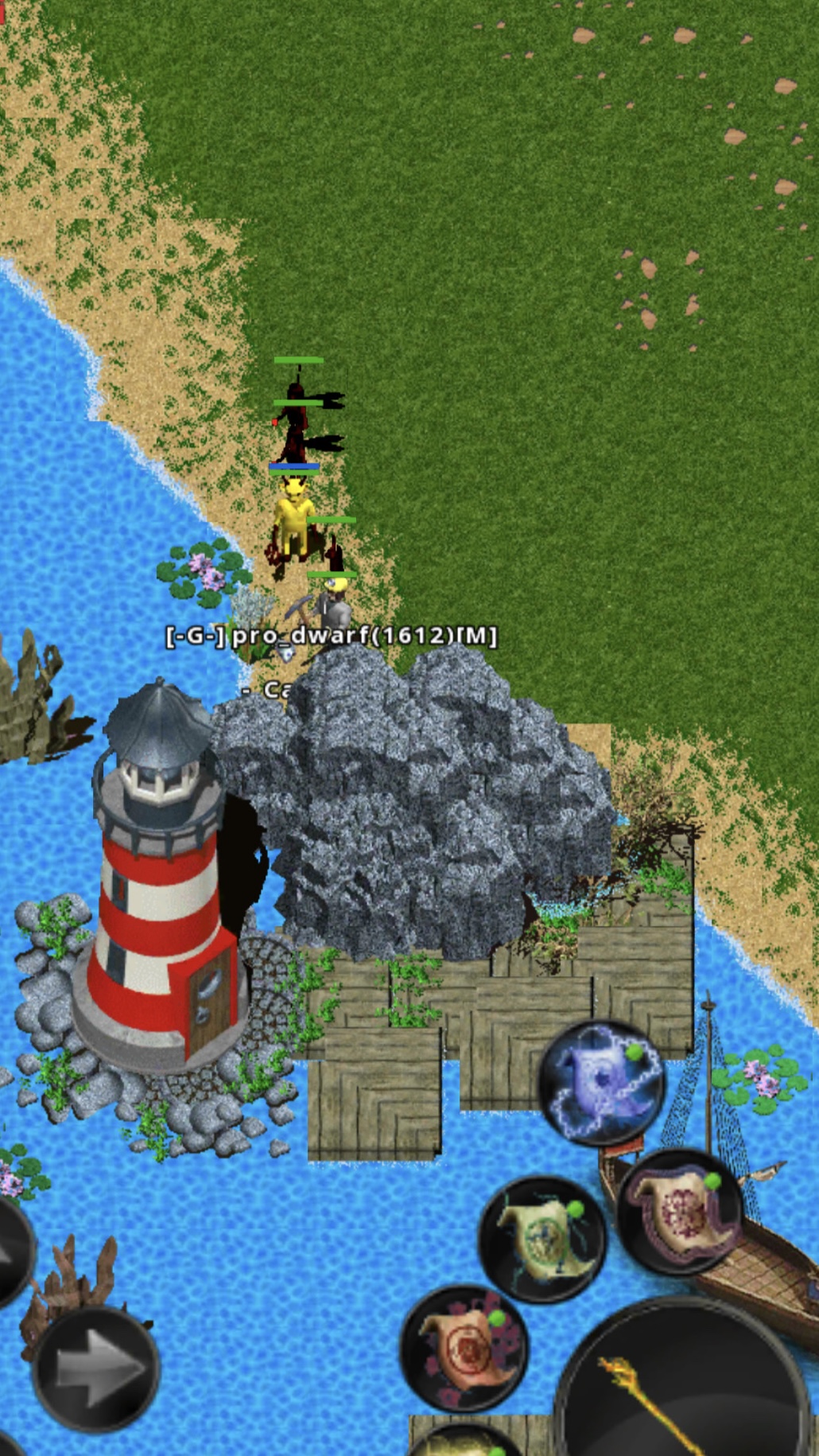This screenshot has height=1456, width=819.
Task: Cast the blue lightning scroll spell
Action: click(x=602, y=1083)
